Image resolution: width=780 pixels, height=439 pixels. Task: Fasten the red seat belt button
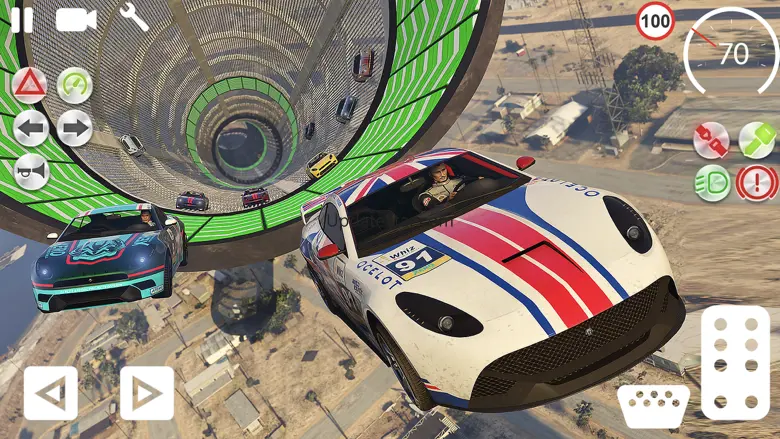(x=711, y=140)
